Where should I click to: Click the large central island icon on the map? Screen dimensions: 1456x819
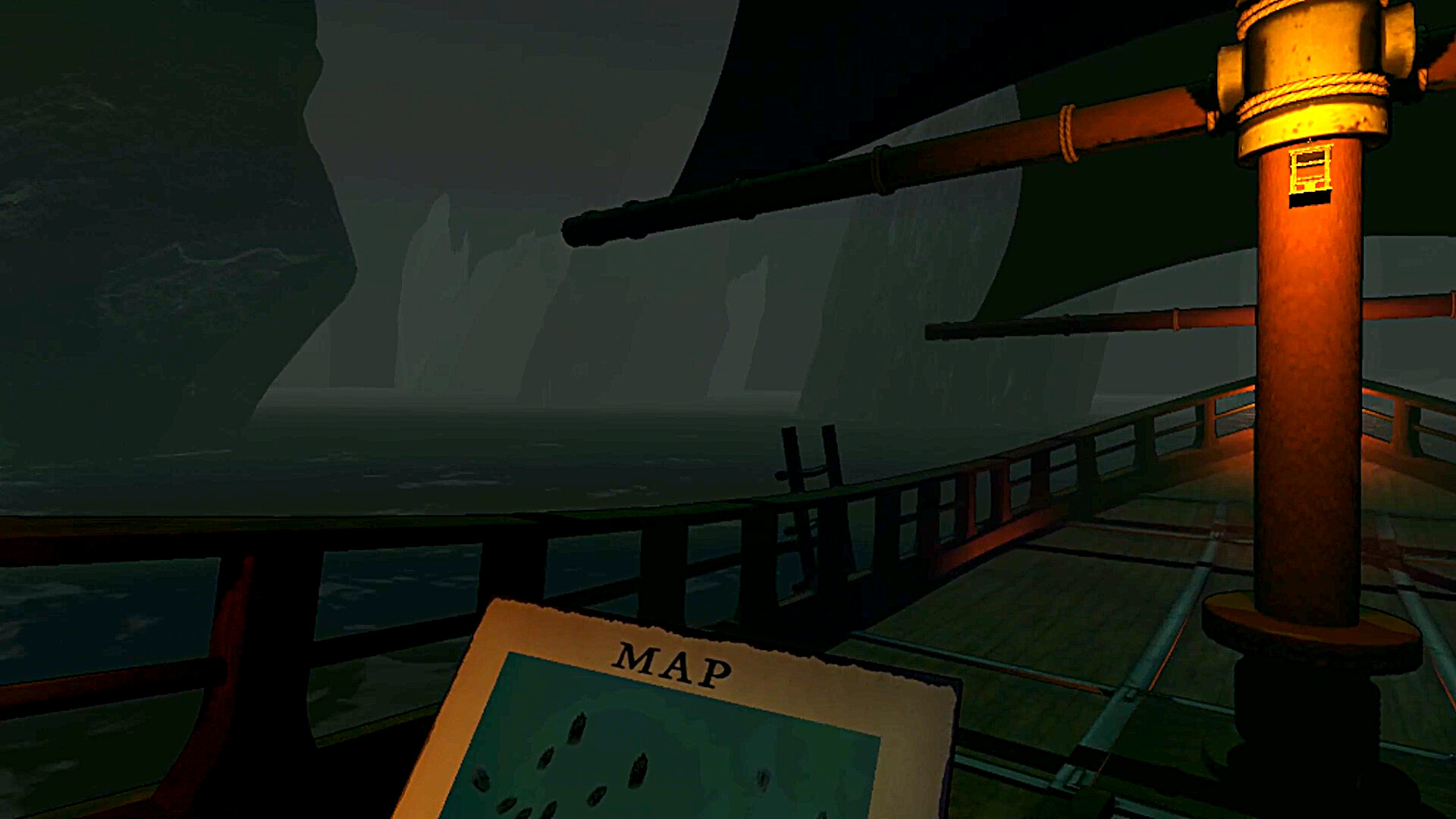[x=639, y=770]
